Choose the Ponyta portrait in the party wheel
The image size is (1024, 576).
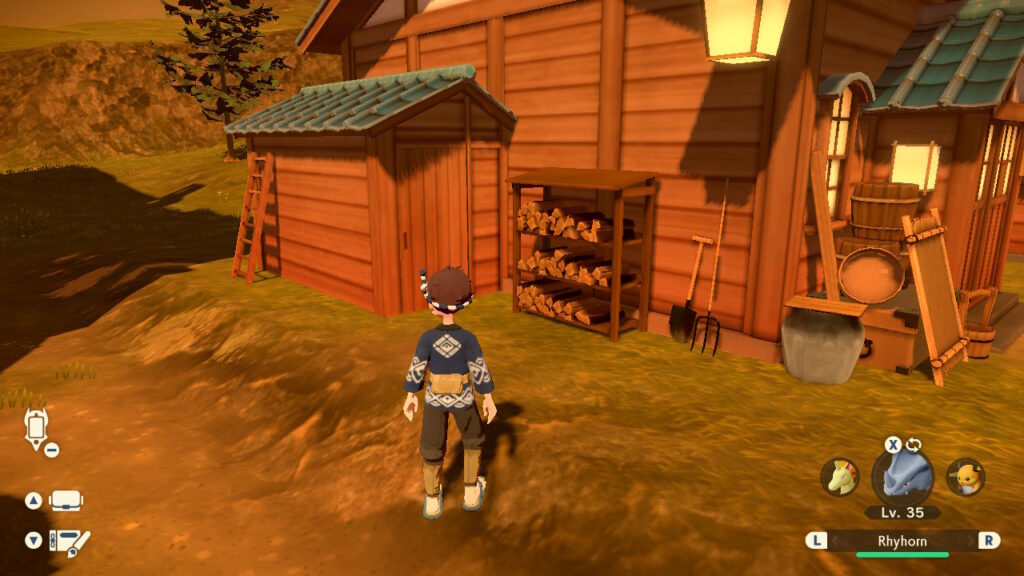point(840,477)
